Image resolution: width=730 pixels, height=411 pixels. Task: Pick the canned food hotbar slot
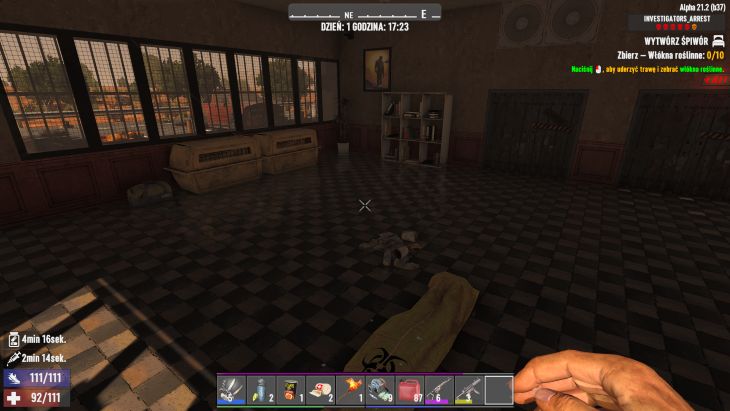pos(291,390)
